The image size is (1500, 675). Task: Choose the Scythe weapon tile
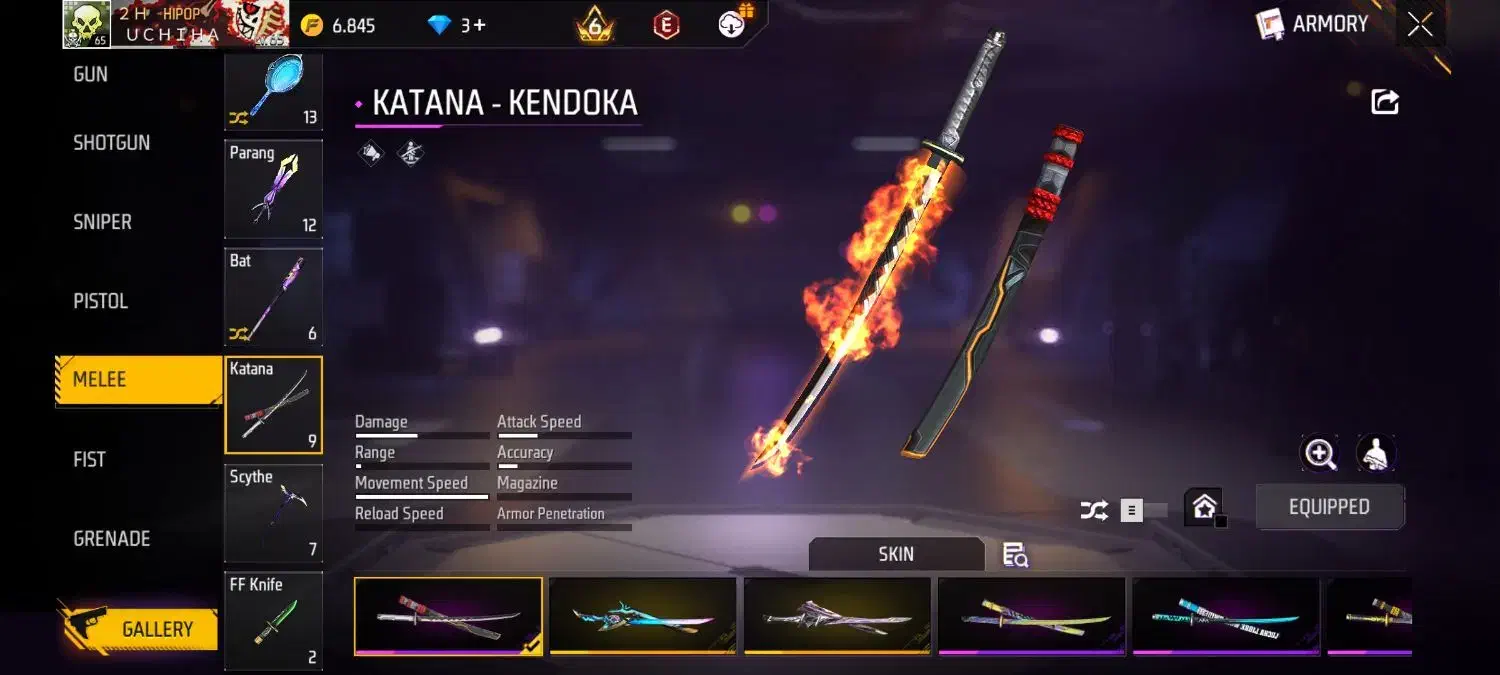(273, 513)
